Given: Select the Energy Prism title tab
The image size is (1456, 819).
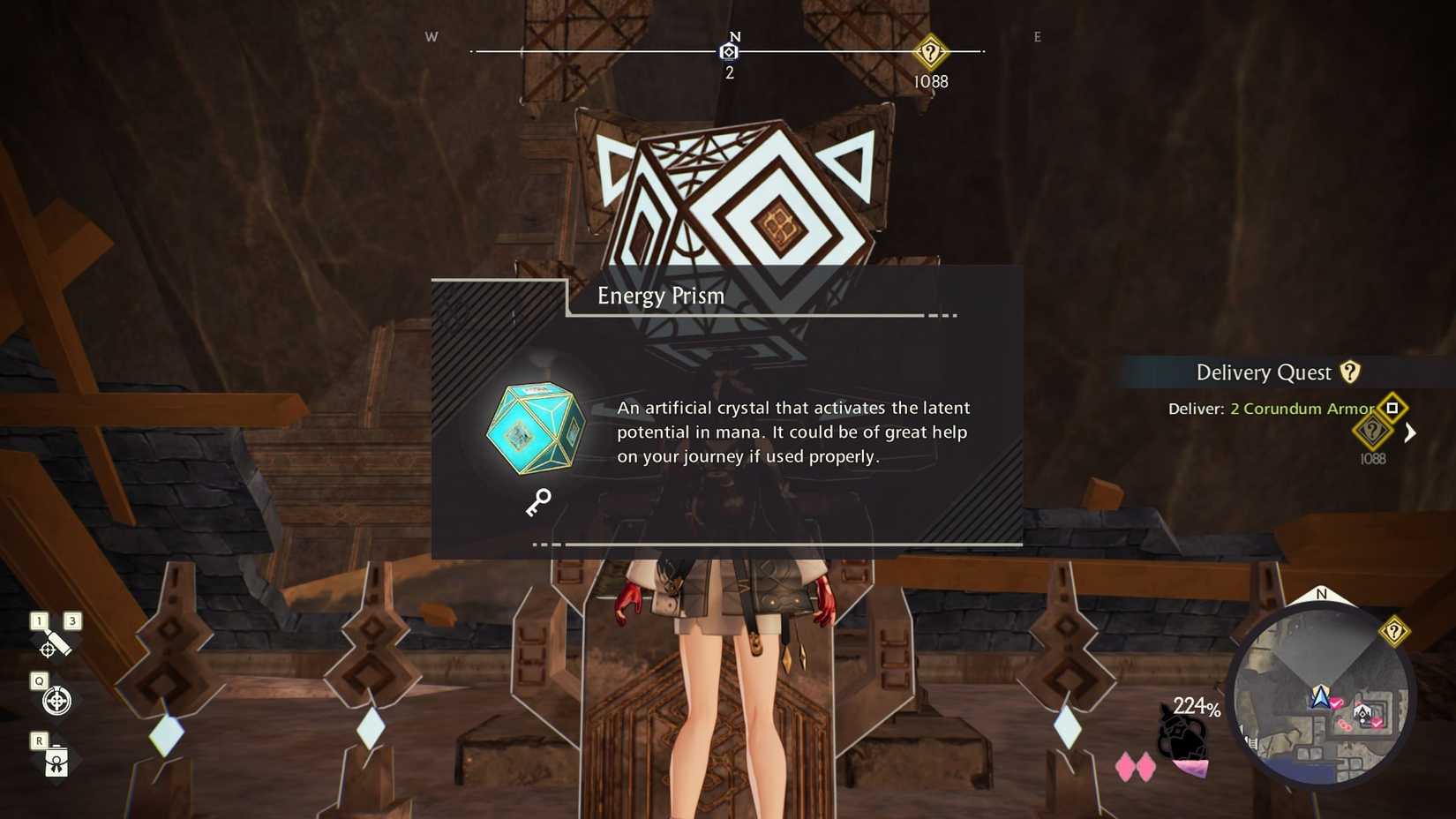Looking at the screenshot, I should coord(662,296).
